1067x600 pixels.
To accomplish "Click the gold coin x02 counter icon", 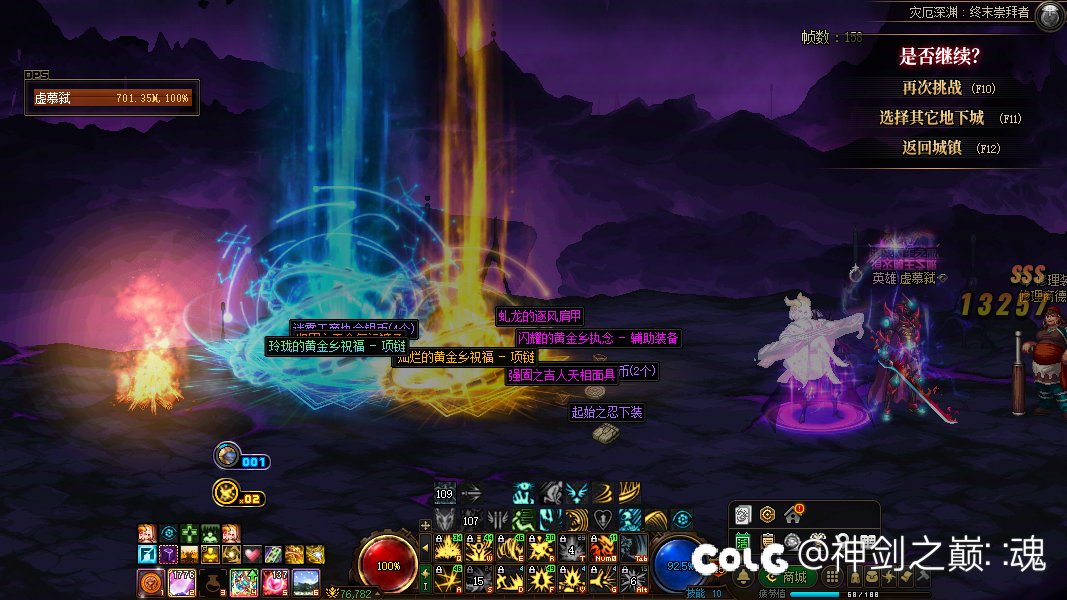I will click(x=224, y=493).
